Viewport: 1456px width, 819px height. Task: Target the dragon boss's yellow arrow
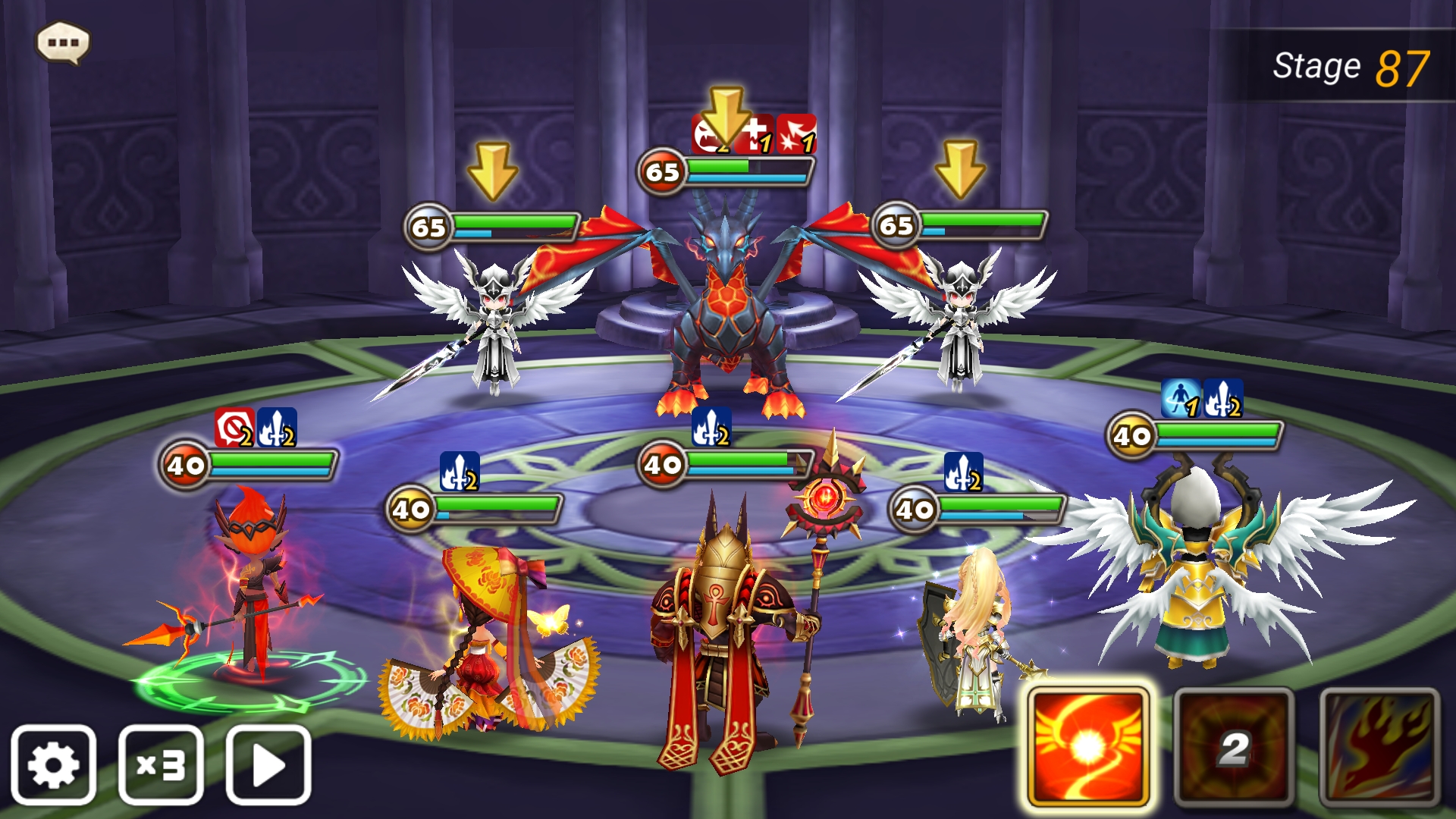726,115
